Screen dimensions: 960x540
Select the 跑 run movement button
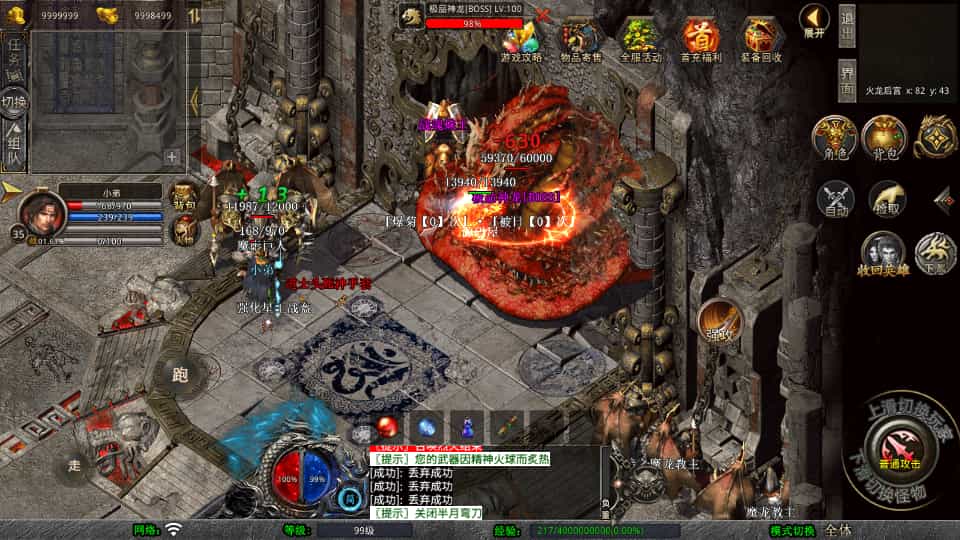click(180, 375)
